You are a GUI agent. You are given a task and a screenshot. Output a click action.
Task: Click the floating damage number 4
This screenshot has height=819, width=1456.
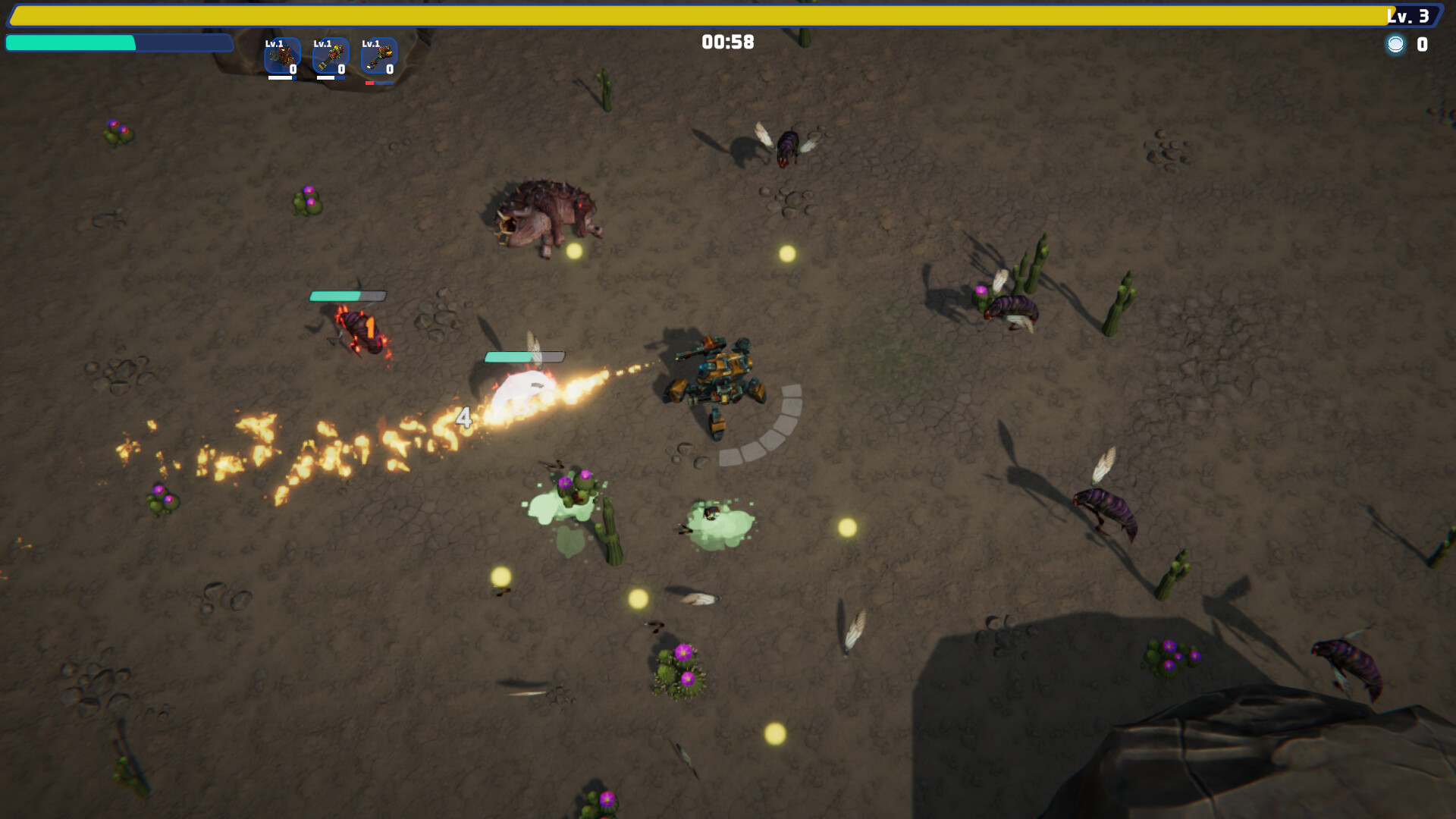(464, 418)
